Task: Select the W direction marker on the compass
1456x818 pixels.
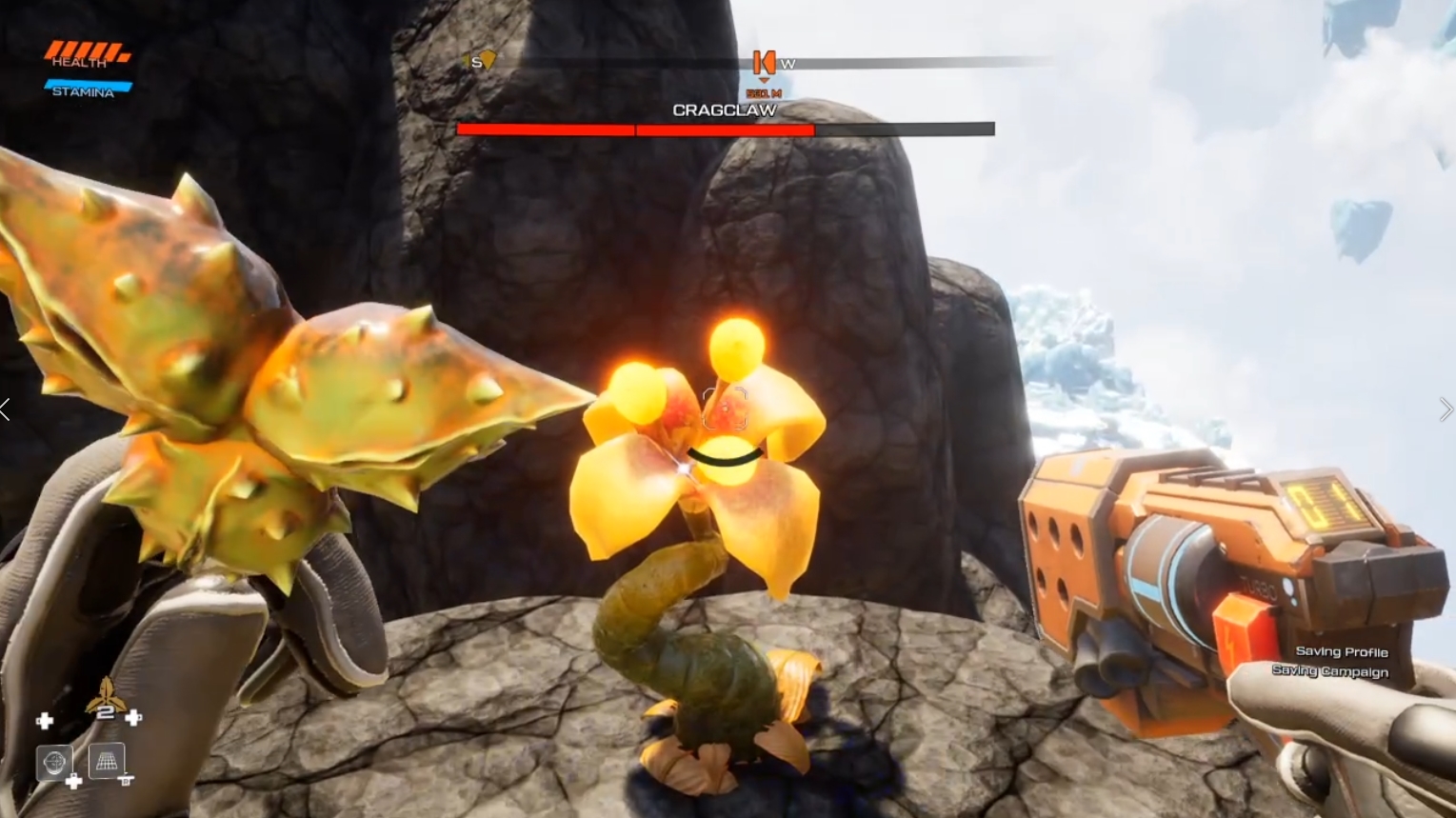Action: pos(788,64)
